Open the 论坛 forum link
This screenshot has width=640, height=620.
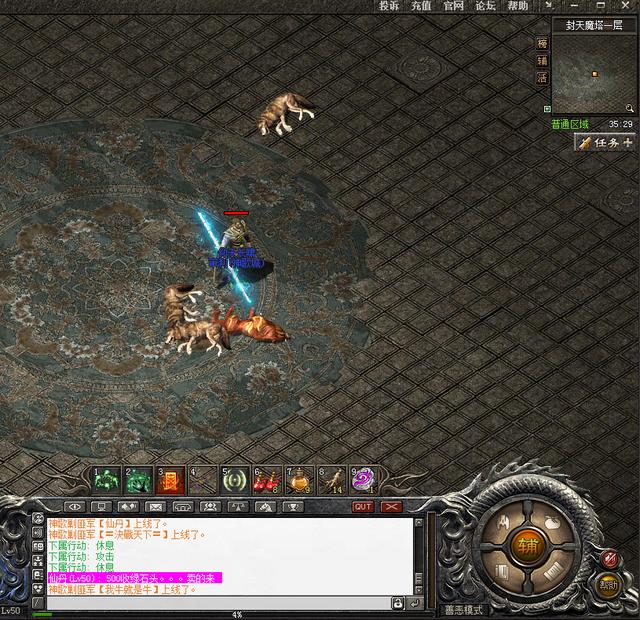(x=485, y=6)
